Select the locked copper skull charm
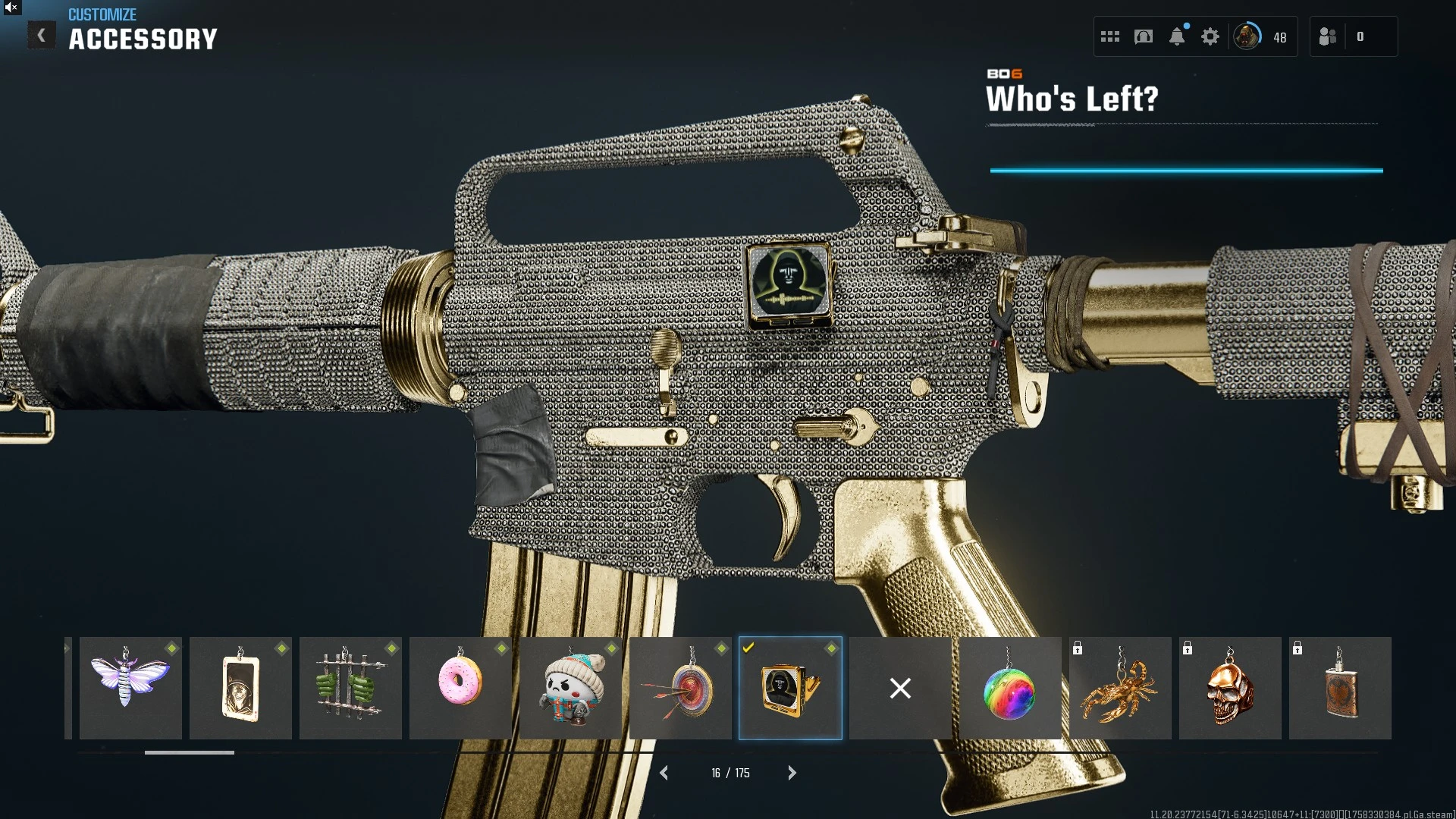 (1230, 688)
